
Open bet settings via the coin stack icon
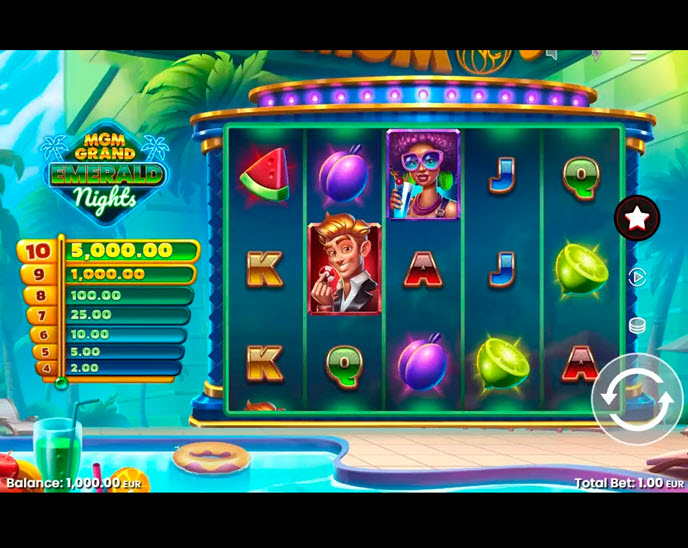637,325
